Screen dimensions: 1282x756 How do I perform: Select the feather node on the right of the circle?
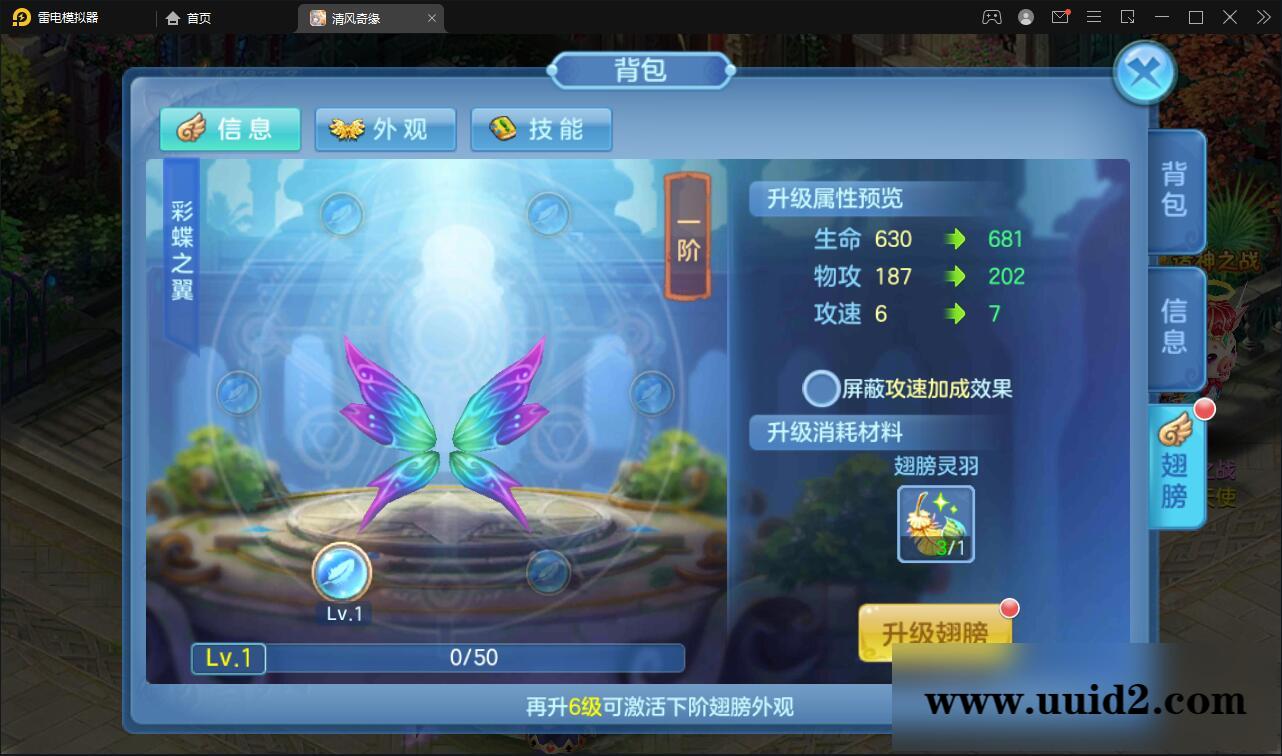(x=652, y=393)
